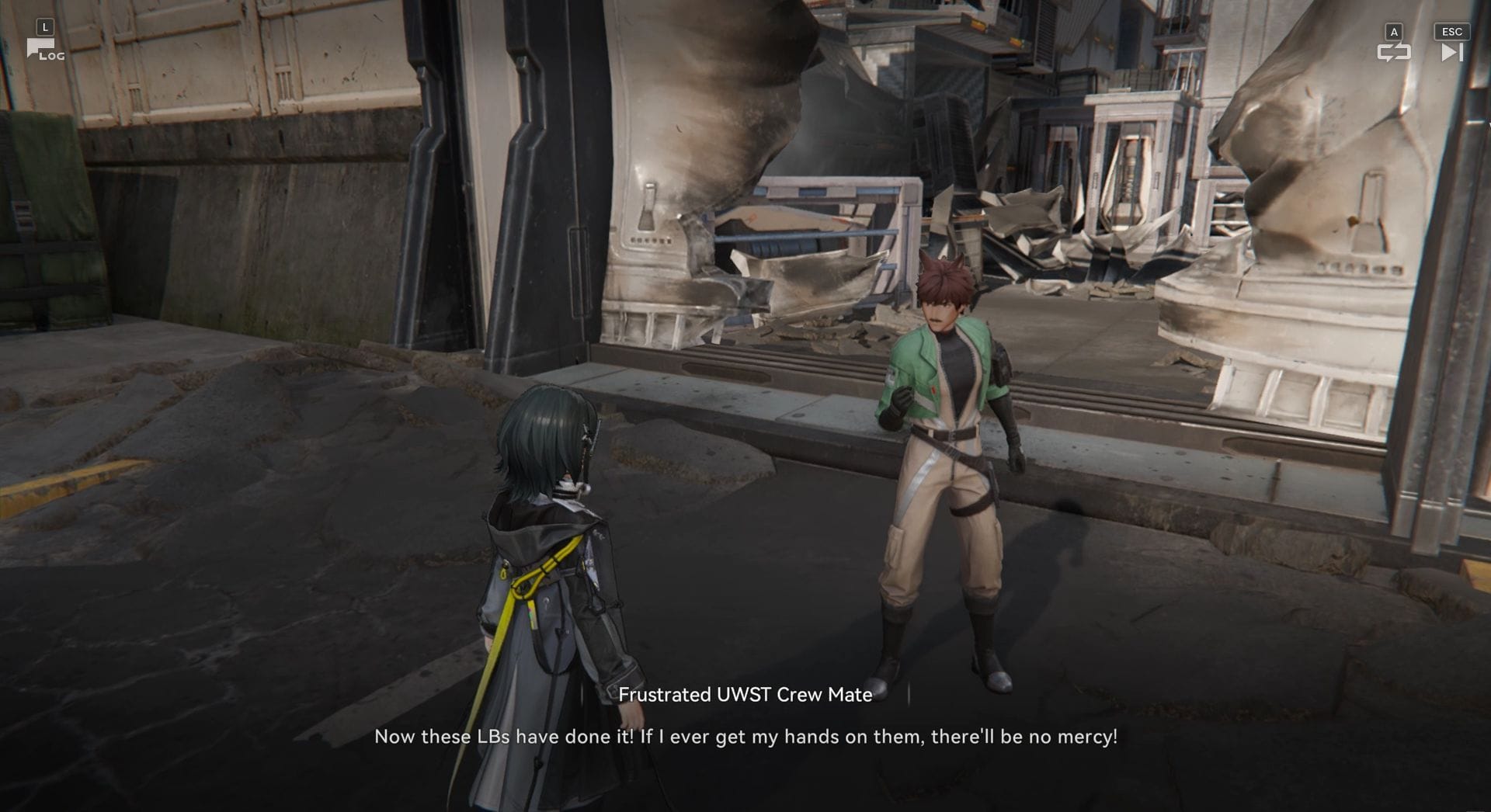1491x812 pixels.
Task: Open the dialogue Log
Action: click(45, 50)
